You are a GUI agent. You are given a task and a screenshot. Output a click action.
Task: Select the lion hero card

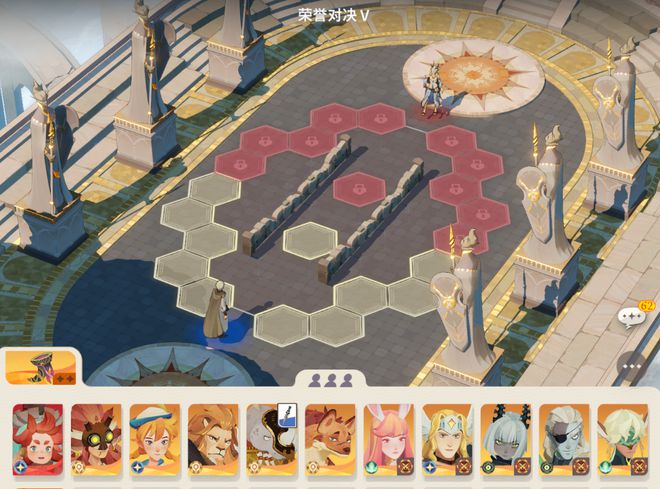[213, 437]
